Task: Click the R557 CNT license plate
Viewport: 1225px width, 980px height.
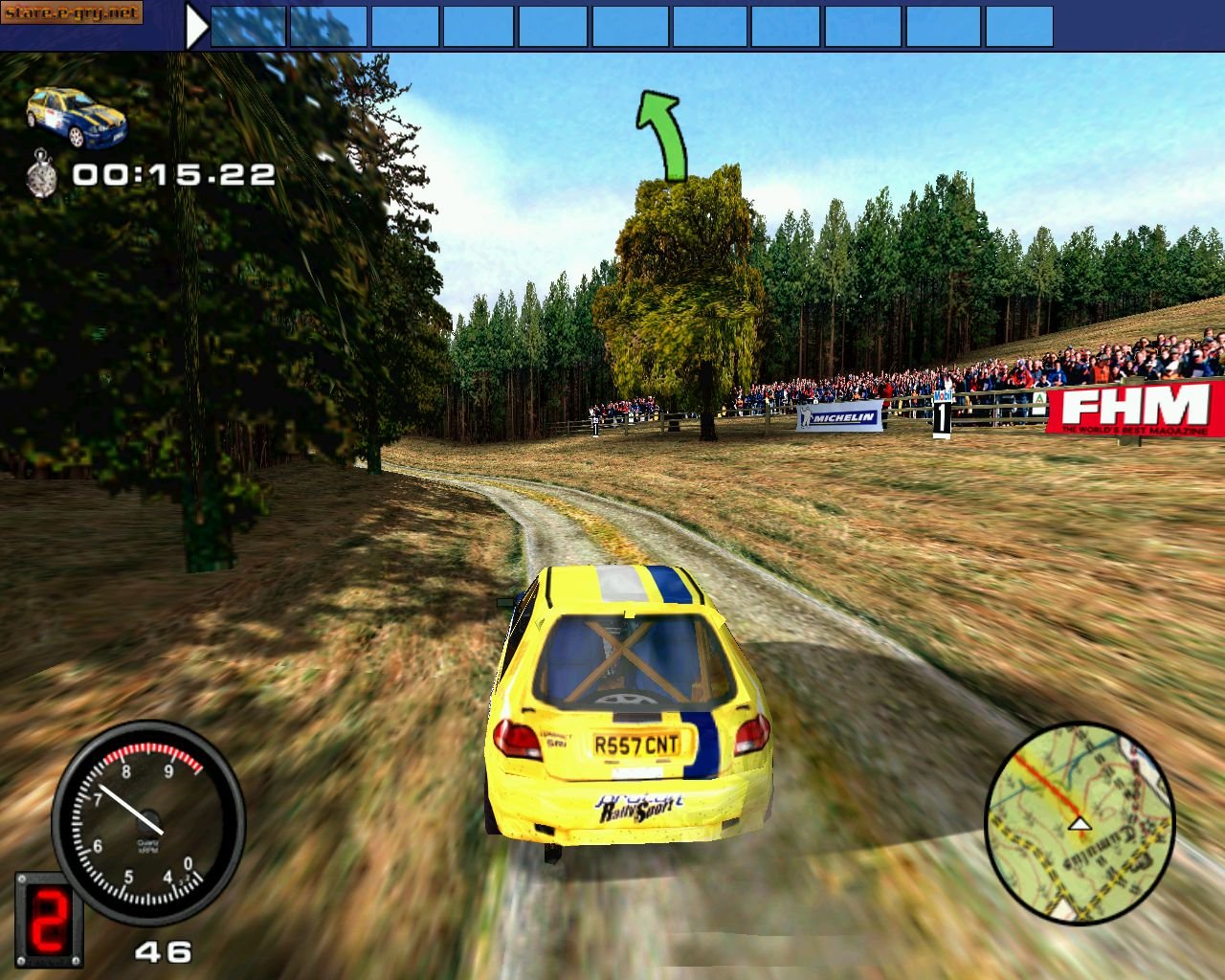Action: 635,744
